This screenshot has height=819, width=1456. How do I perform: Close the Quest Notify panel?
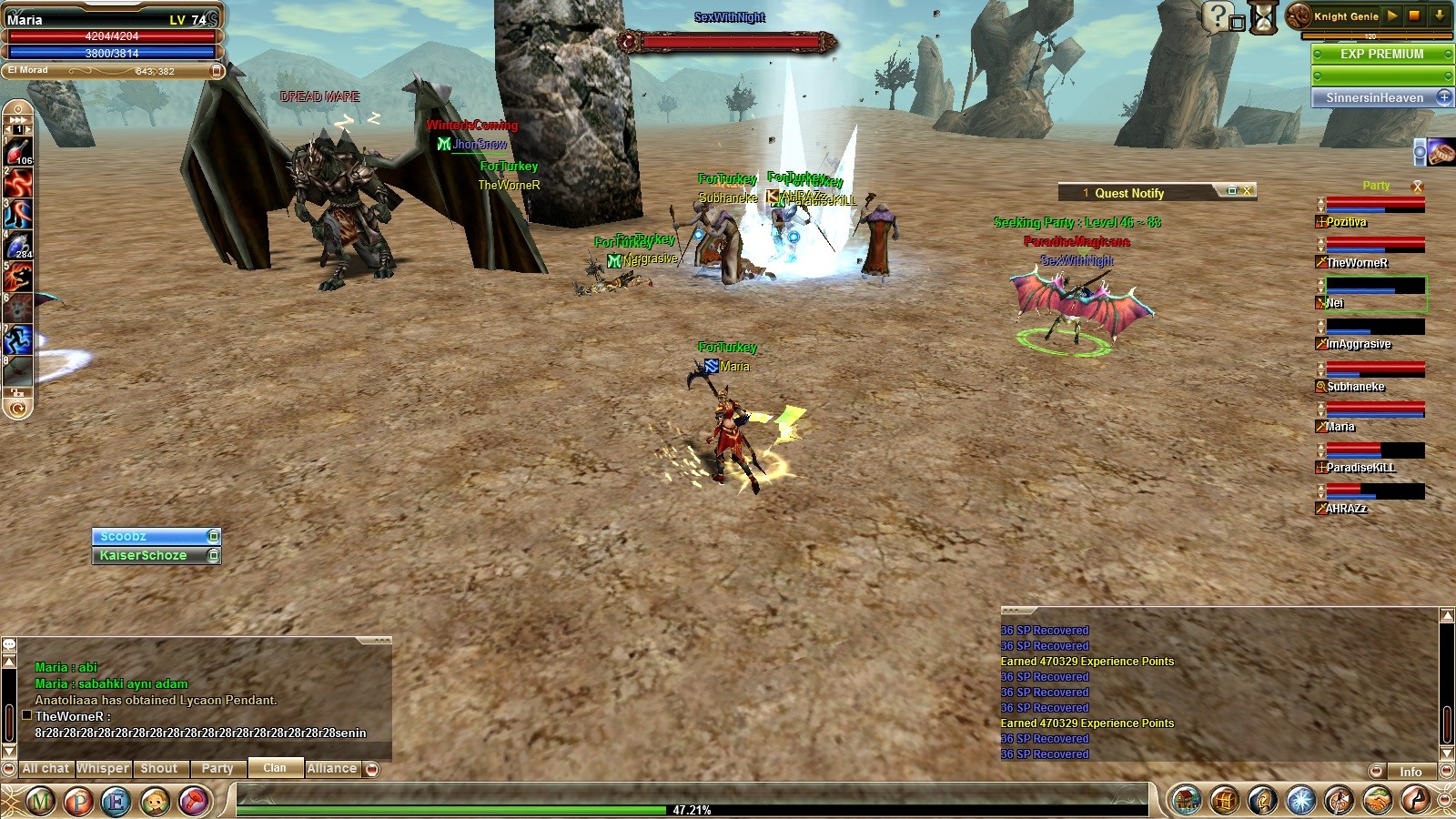(x=1248, y=191)
